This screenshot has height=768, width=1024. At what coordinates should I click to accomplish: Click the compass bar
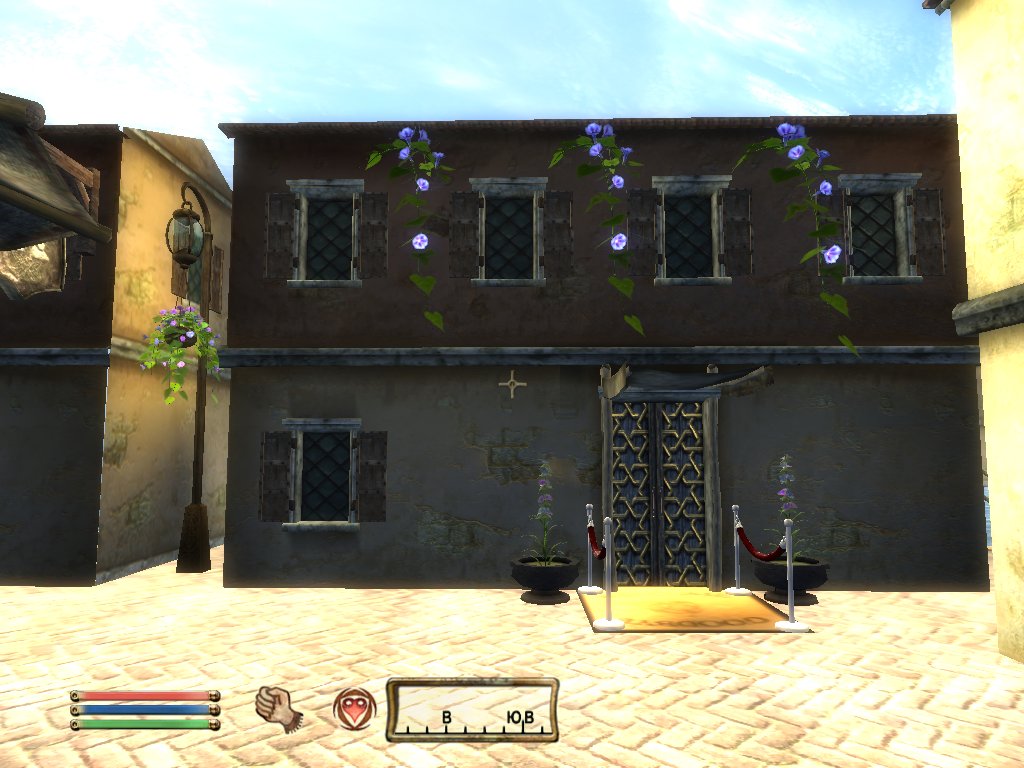click(x=472, y=710)
